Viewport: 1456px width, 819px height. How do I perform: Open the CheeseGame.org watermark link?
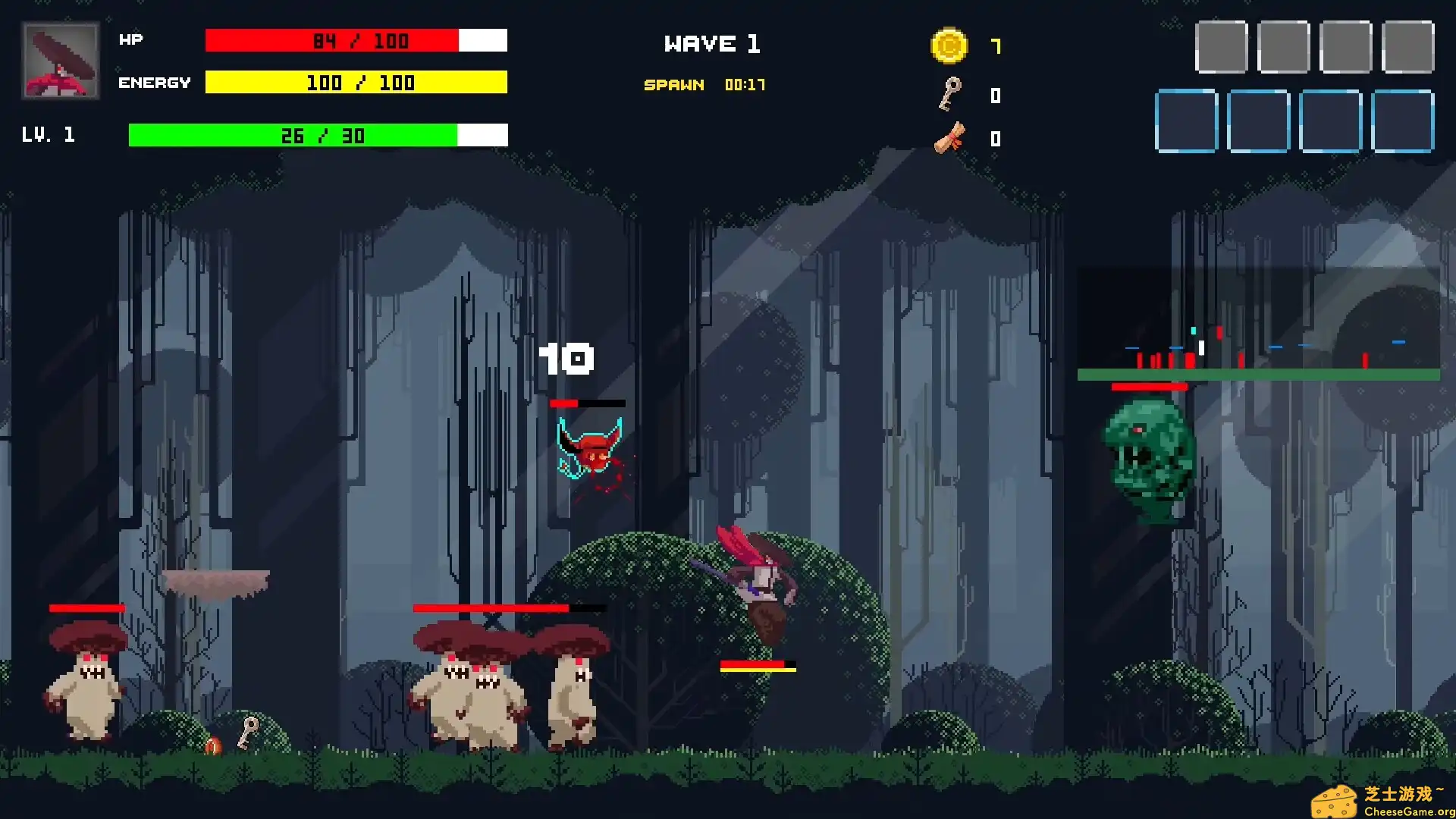1382,802
